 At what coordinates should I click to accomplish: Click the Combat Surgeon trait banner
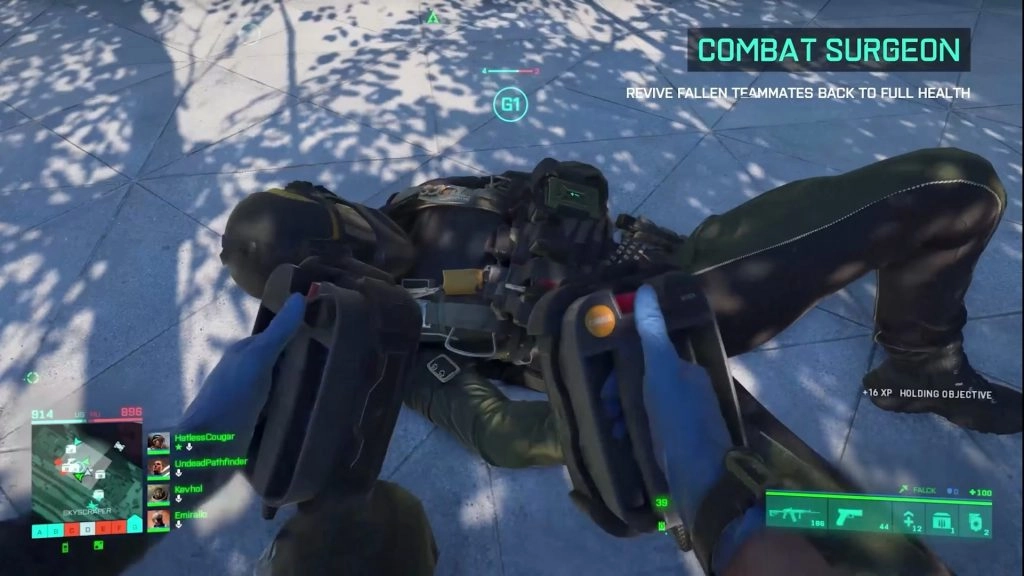[x=828, y=49]
